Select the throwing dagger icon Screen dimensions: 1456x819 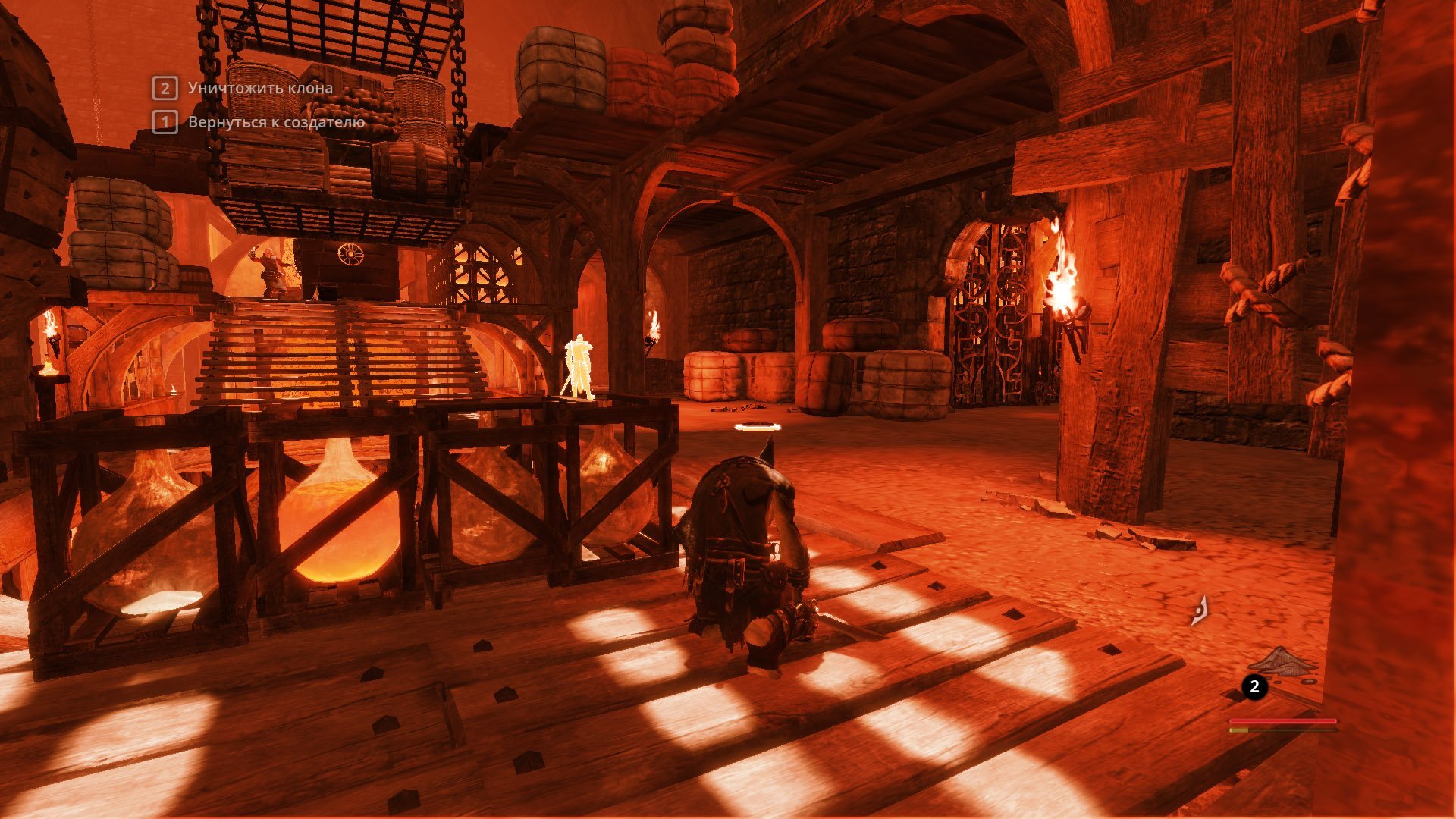[1199, 611]
